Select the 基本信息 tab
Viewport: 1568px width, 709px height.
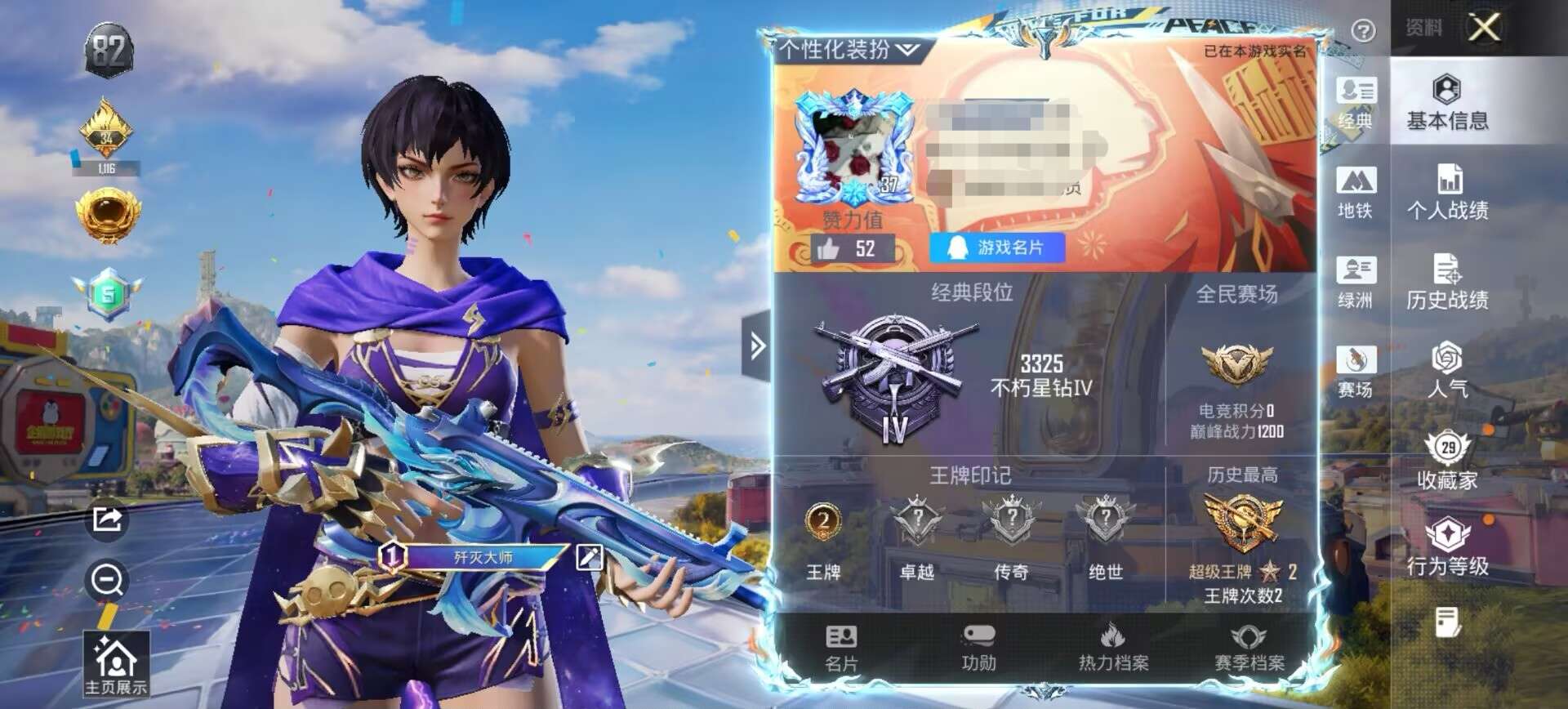point(1447,102)
